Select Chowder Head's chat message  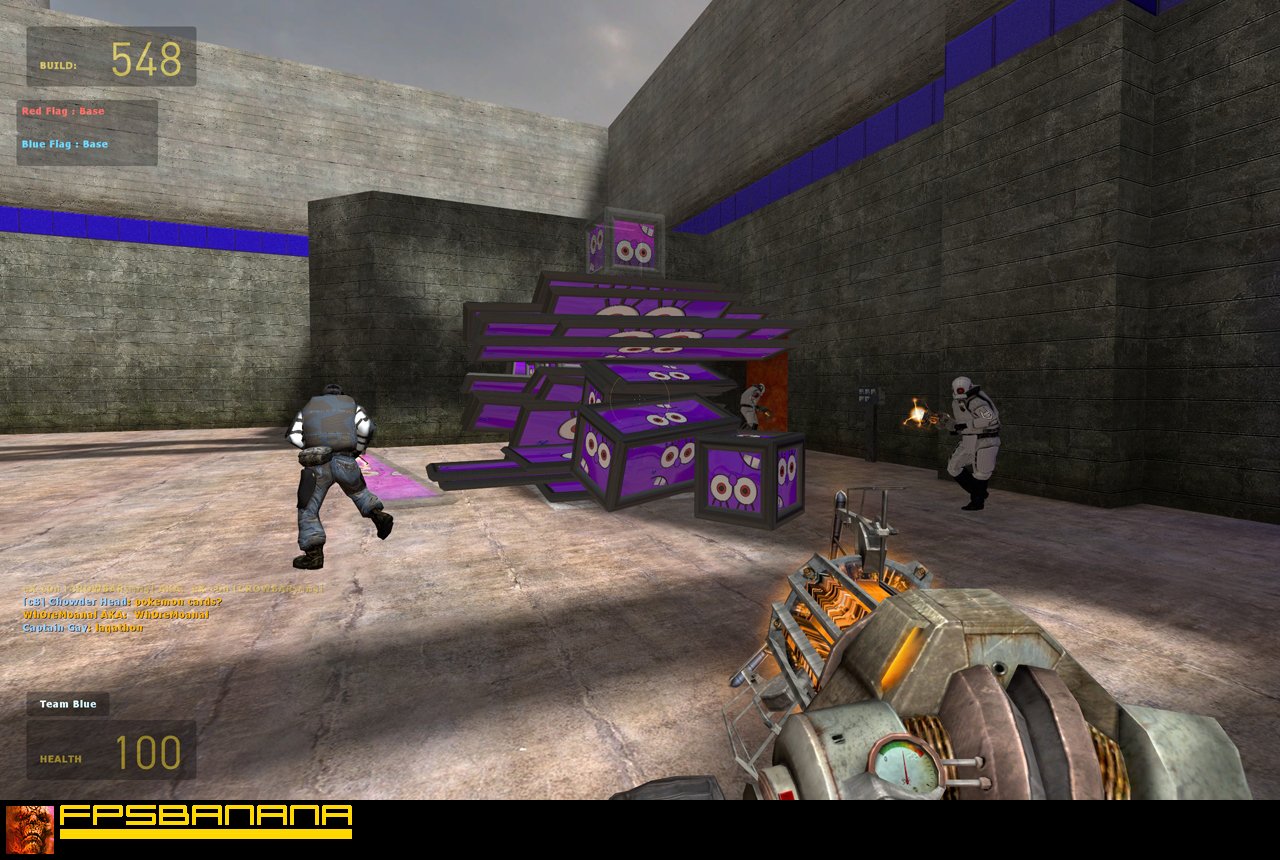click(x=122, y=602)
